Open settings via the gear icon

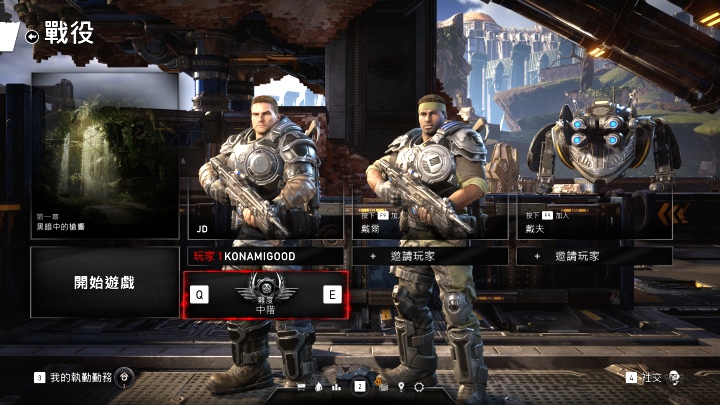[419, 386]
